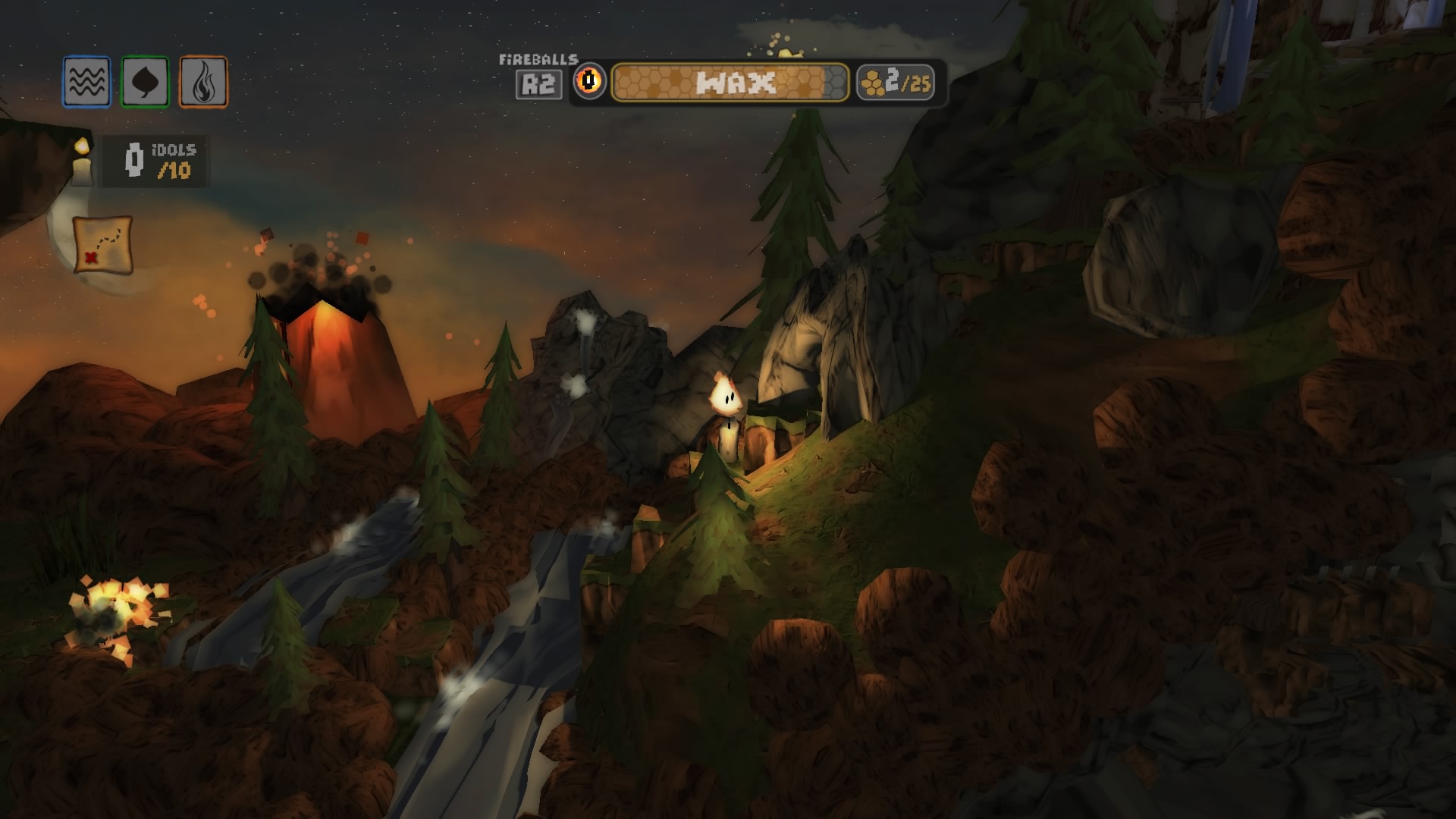This screenshot has height=819, width=1456.
Task: Click the fireball ability icon
Action: pyautogui.click(x=589, y=82)
